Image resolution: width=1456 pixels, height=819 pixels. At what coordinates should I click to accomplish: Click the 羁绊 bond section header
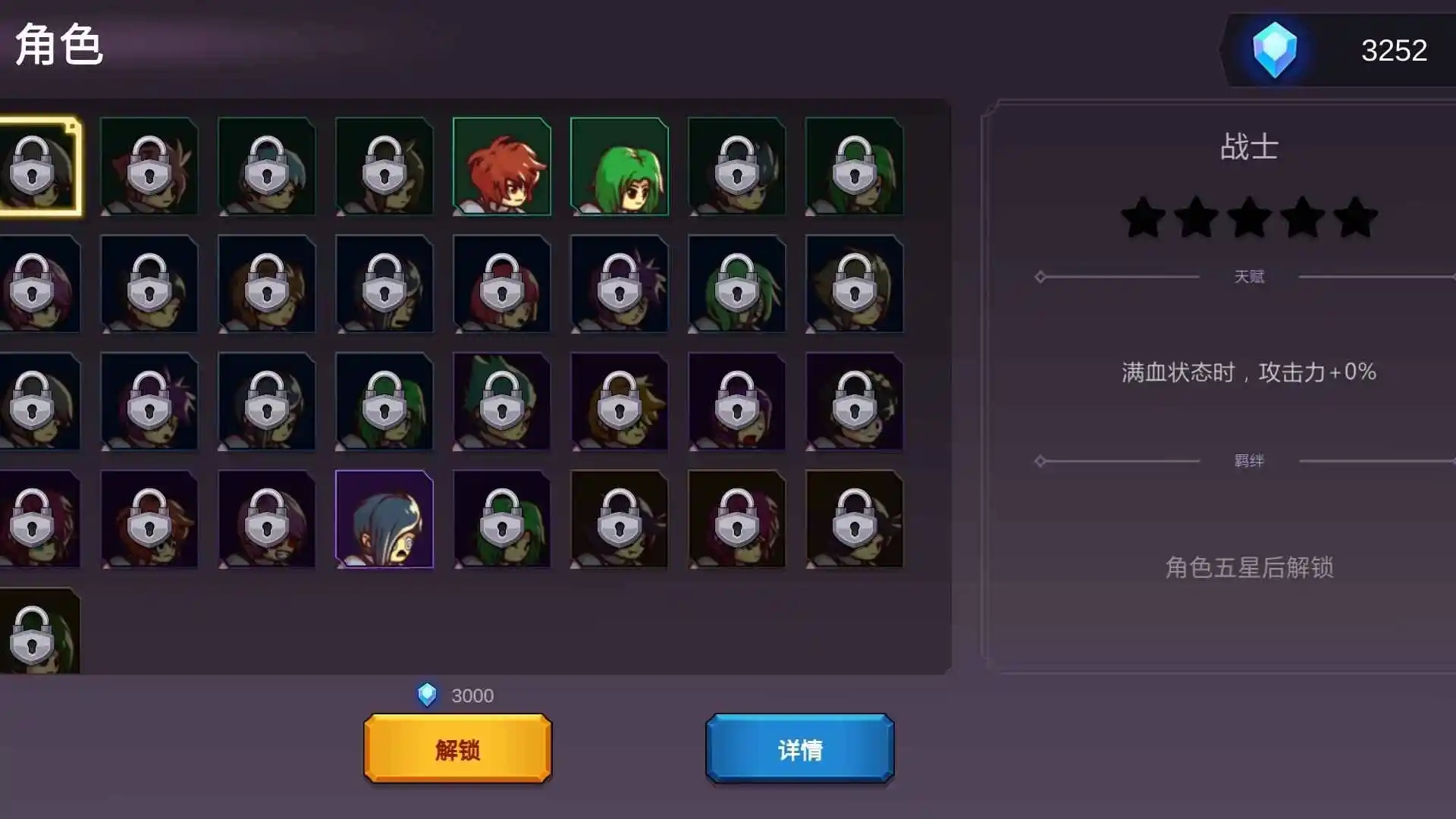tap(1250, 460)
